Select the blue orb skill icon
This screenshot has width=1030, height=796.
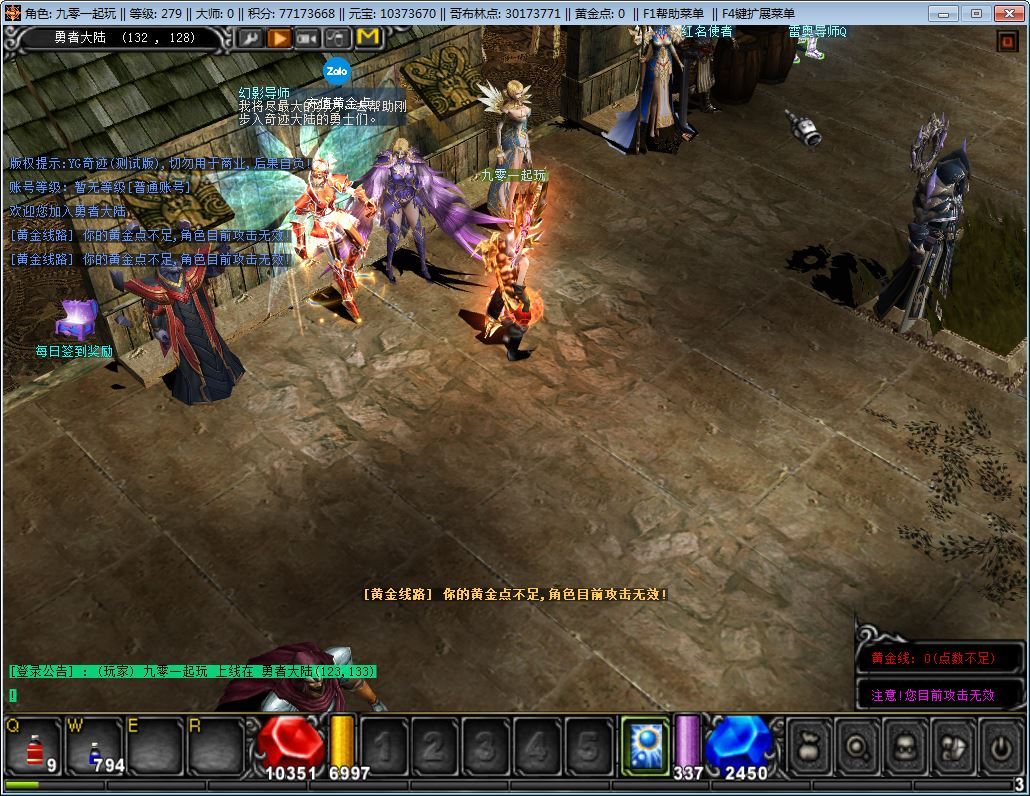[x=645, y=746]
